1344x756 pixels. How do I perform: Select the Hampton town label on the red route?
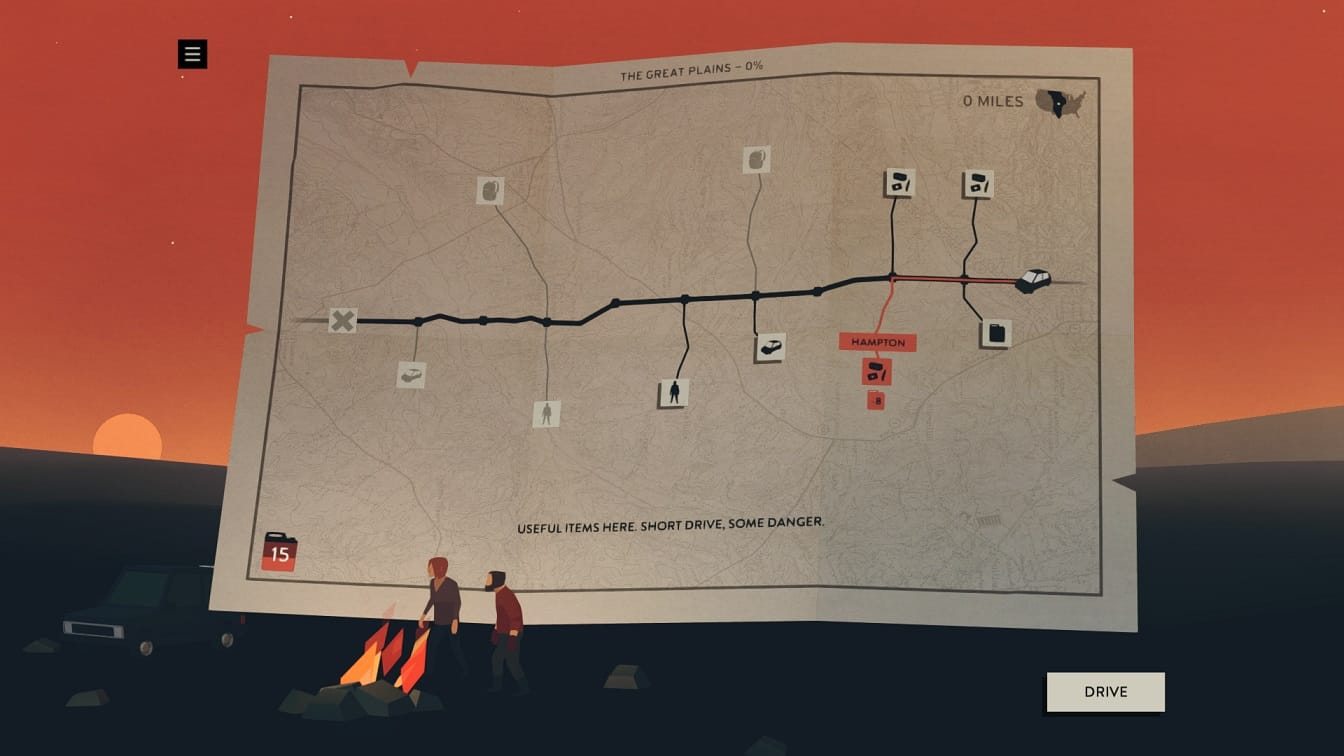coord(877,341)
